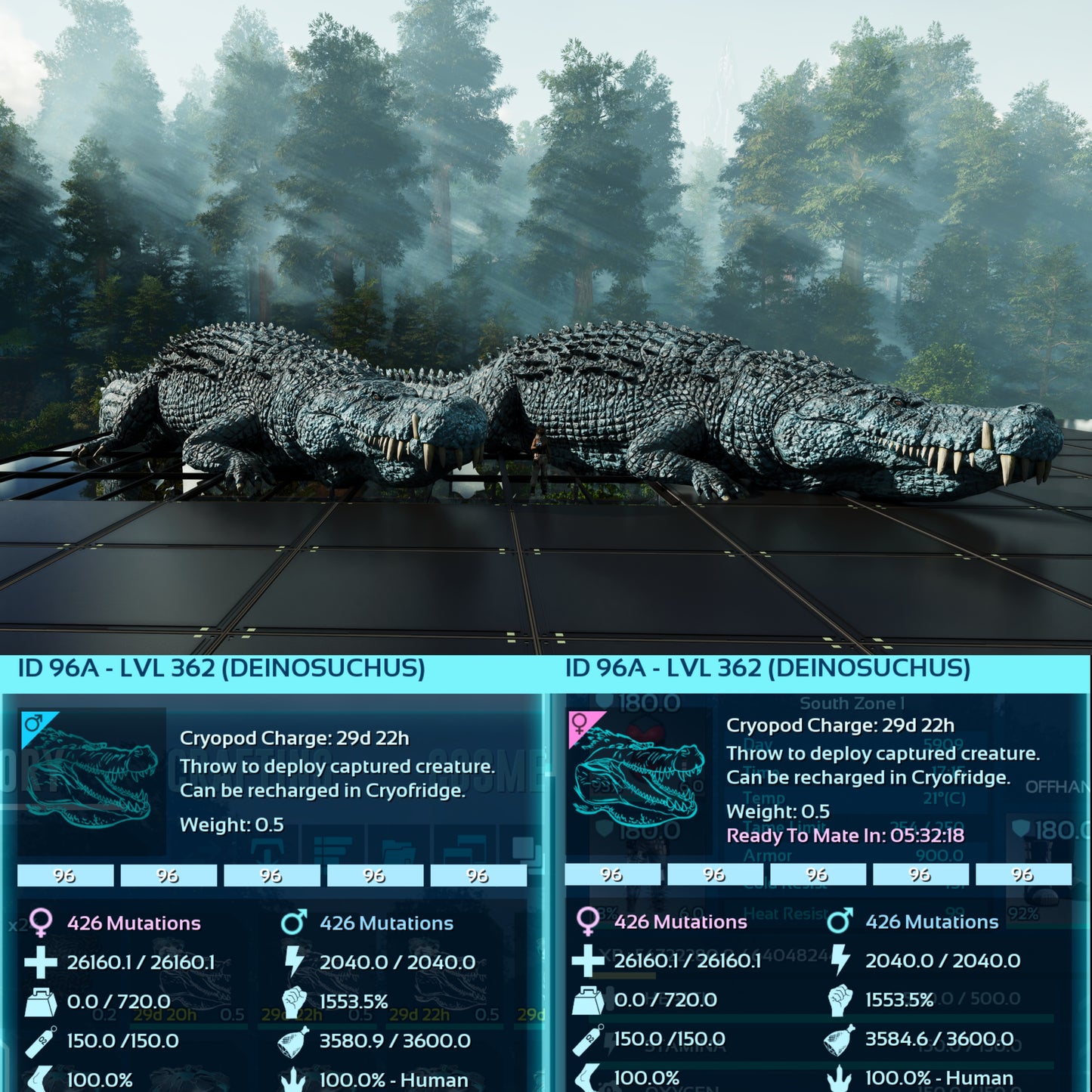This screenshot has height=1092, width=1092.
Task: Select the male Deinosuchus cryopod icon
Action: coord(91,781)
